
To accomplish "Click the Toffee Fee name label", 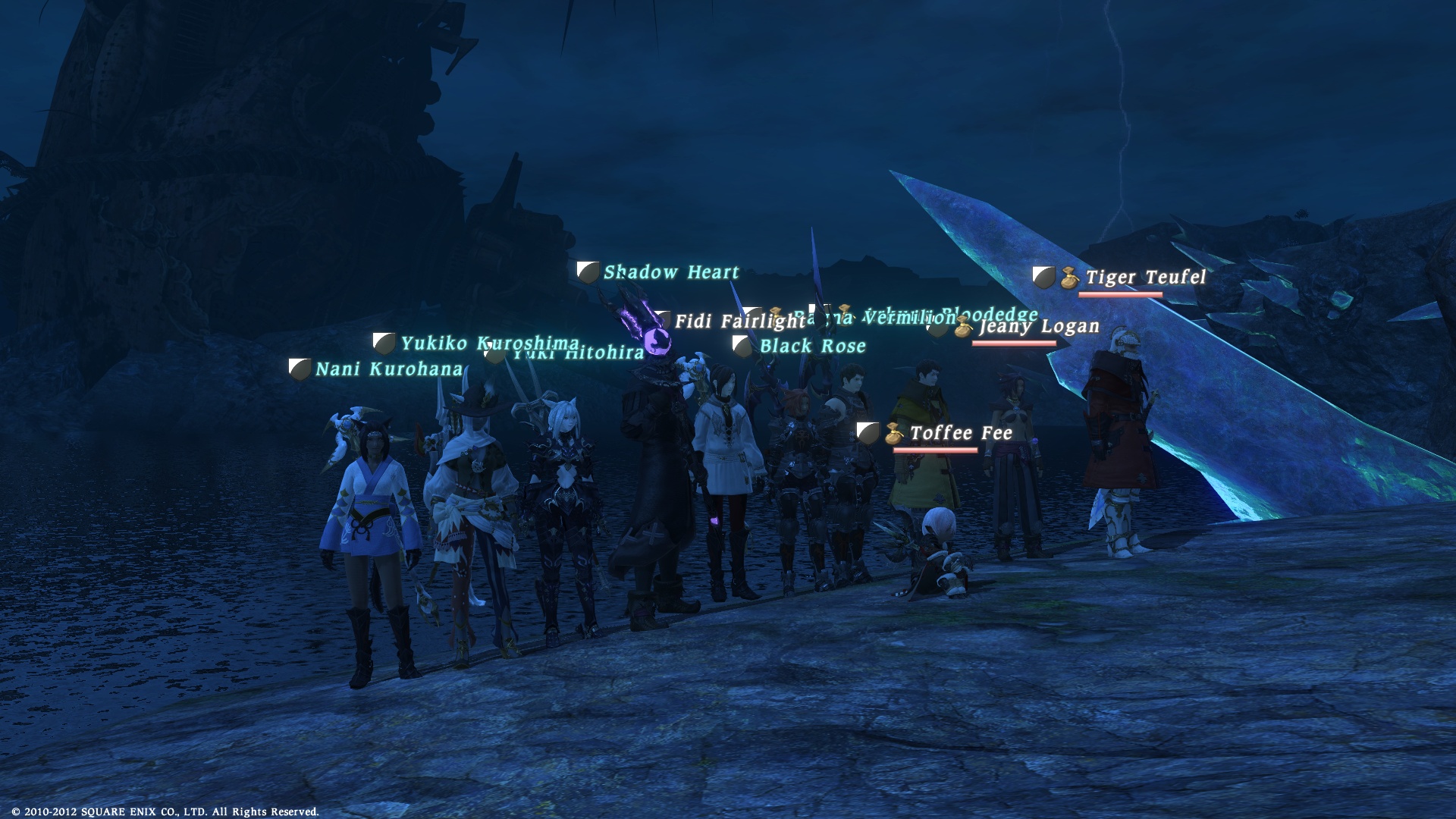I will 961,433.
